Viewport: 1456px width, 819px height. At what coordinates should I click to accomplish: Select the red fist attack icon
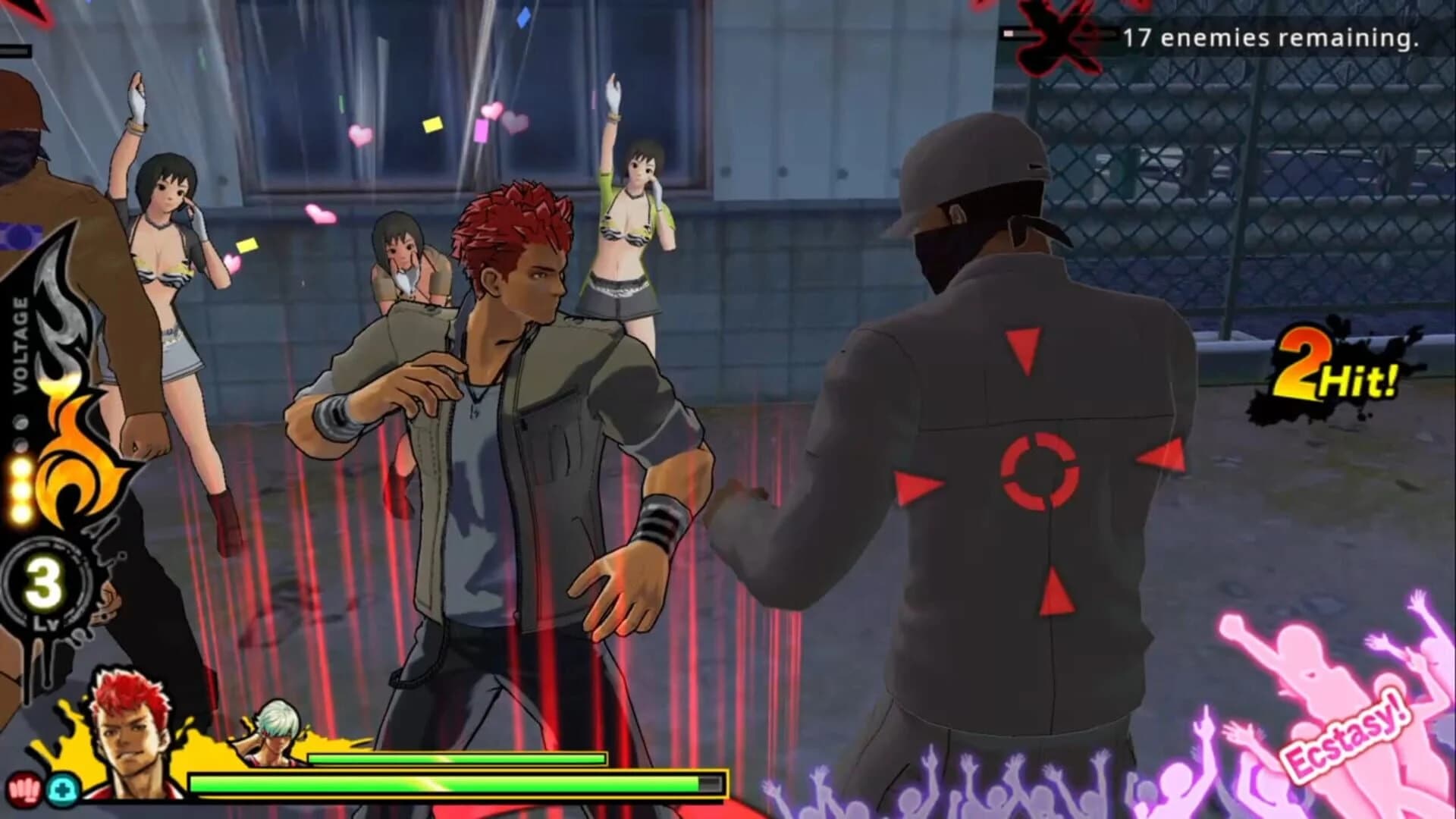pos(24,789)
